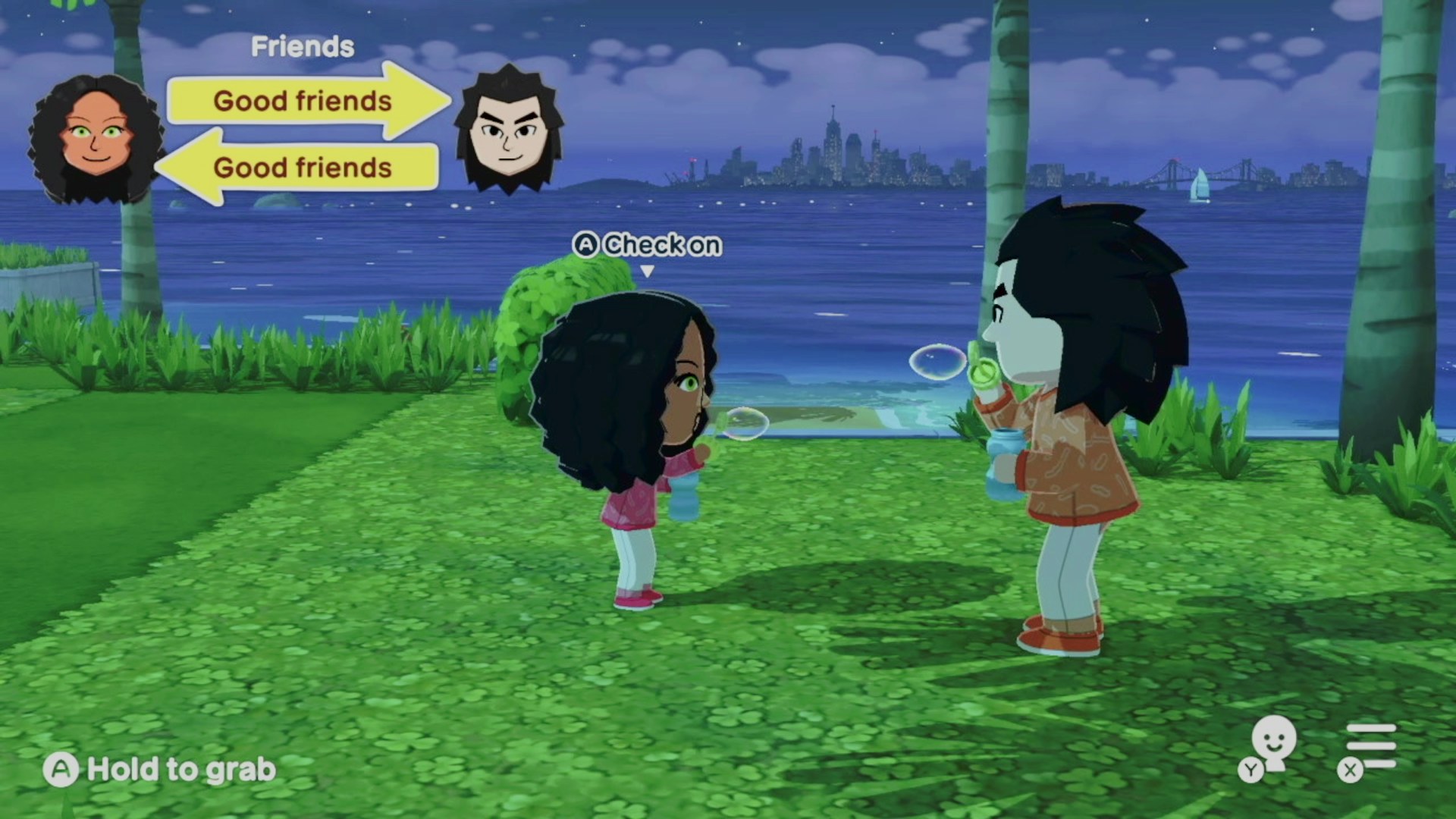
Task: Open the three-lines menu icon
Action: (x=1370, y=746)
